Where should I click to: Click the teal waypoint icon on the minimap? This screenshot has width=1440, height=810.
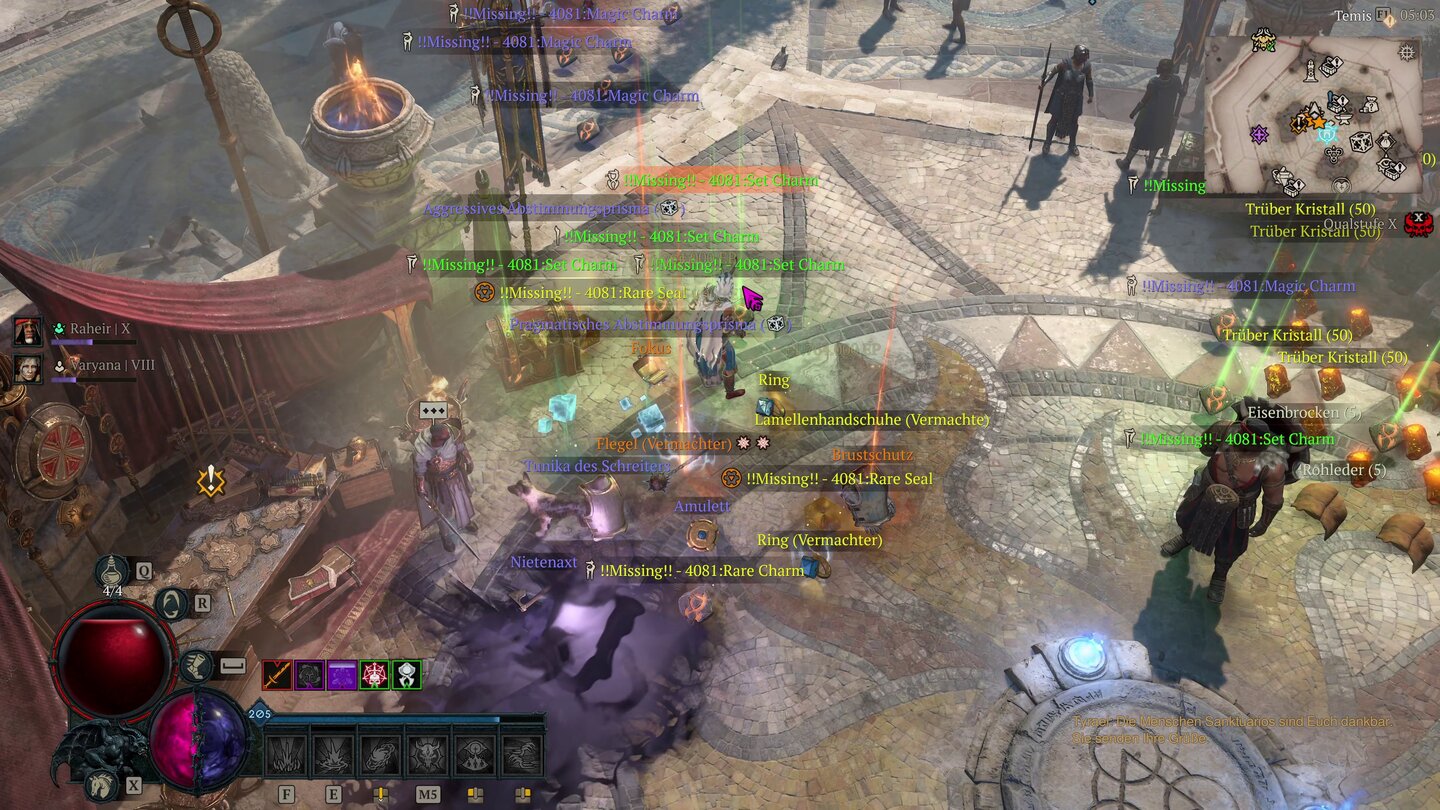[1325, 134]
